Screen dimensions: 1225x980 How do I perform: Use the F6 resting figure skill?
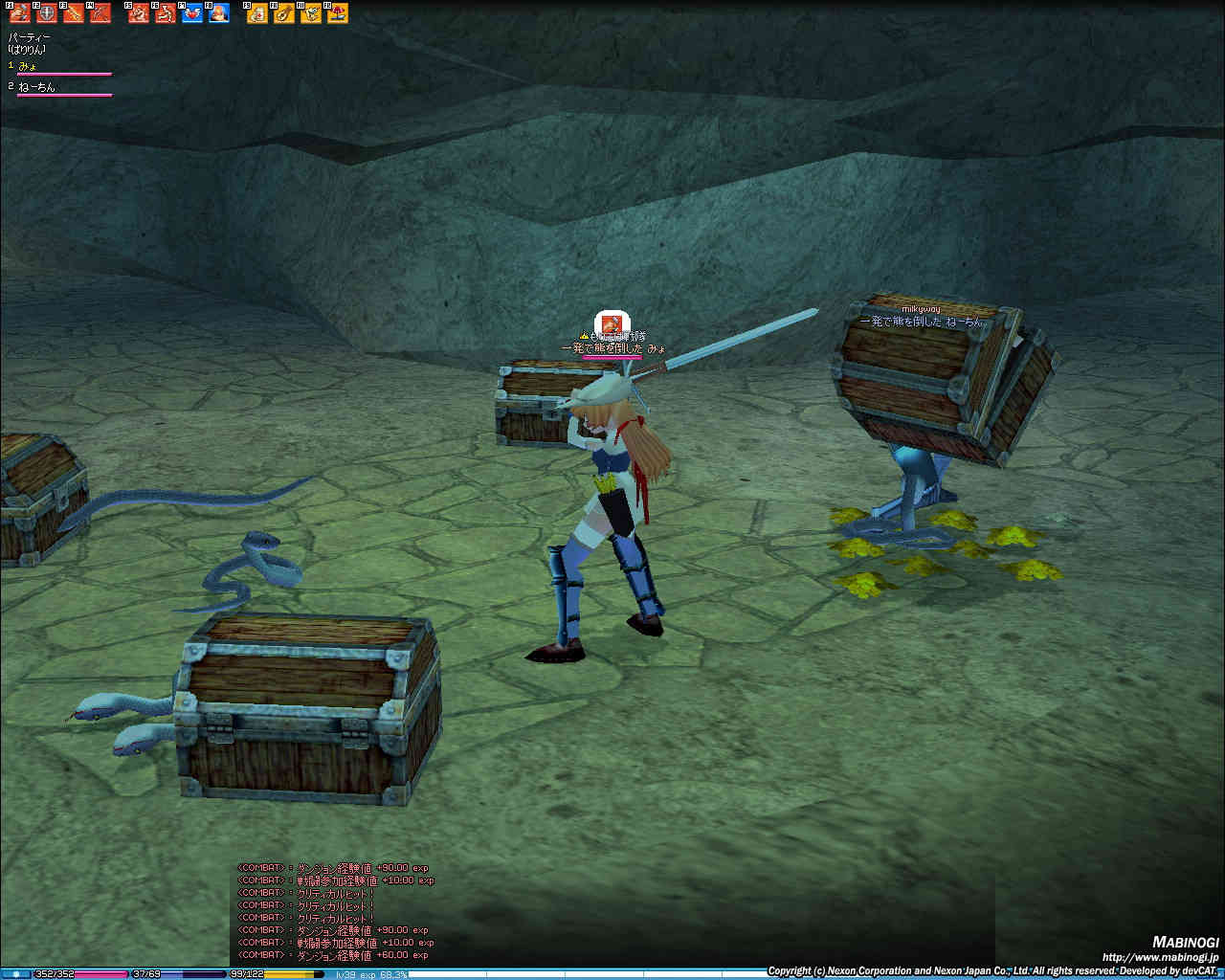(166, 13)
